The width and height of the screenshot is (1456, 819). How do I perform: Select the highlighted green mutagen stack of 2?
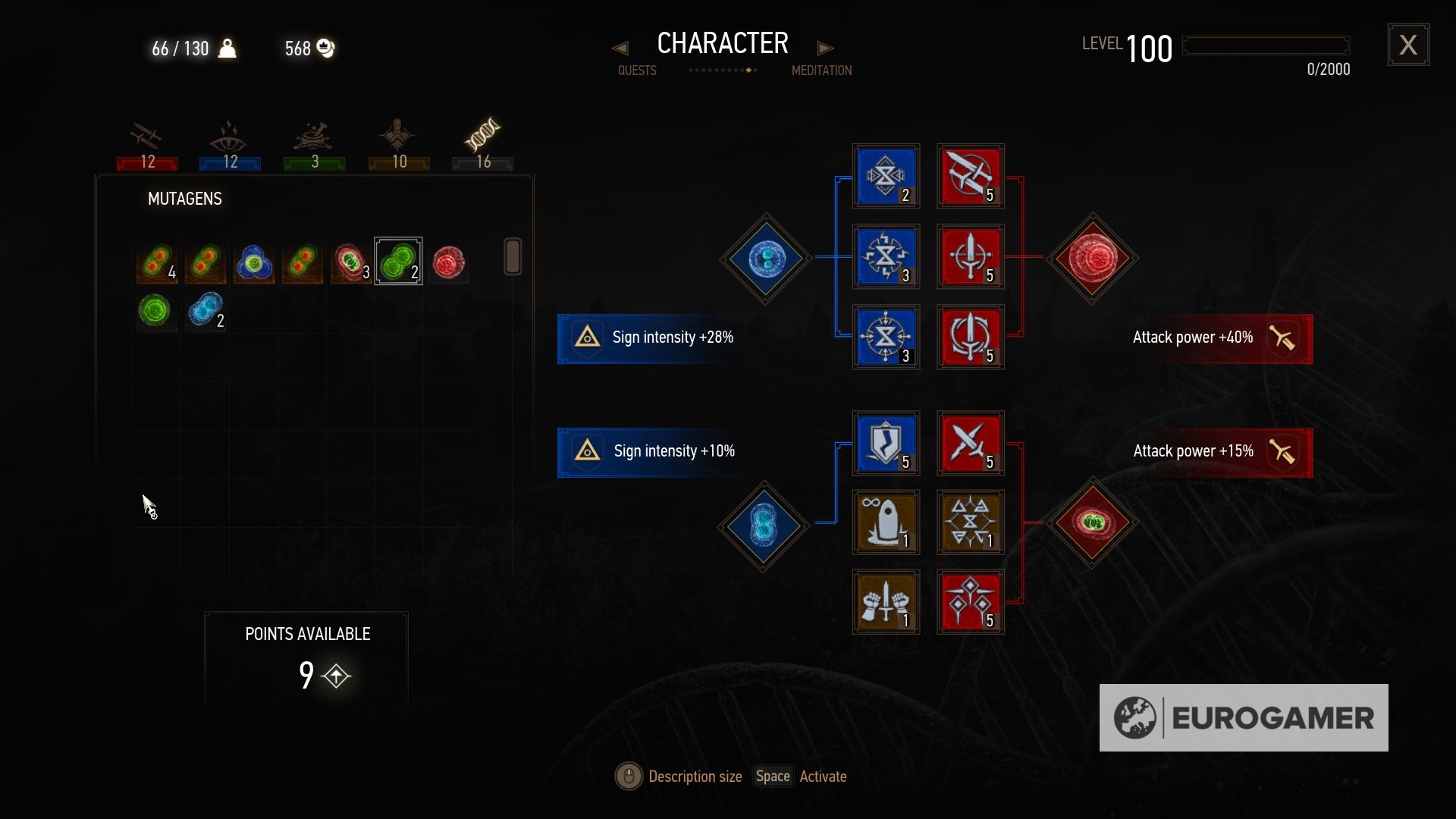[x=398, y=262]
